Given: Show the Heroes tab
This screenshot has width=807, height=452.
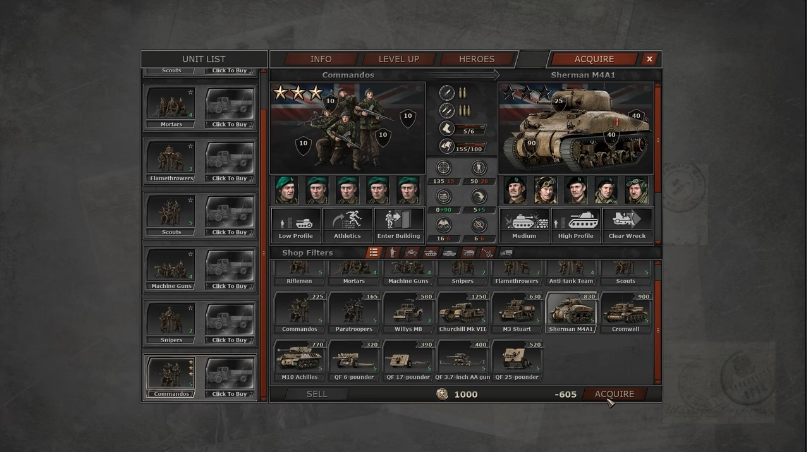Looking at the screenshot, I should click(476, 59).
